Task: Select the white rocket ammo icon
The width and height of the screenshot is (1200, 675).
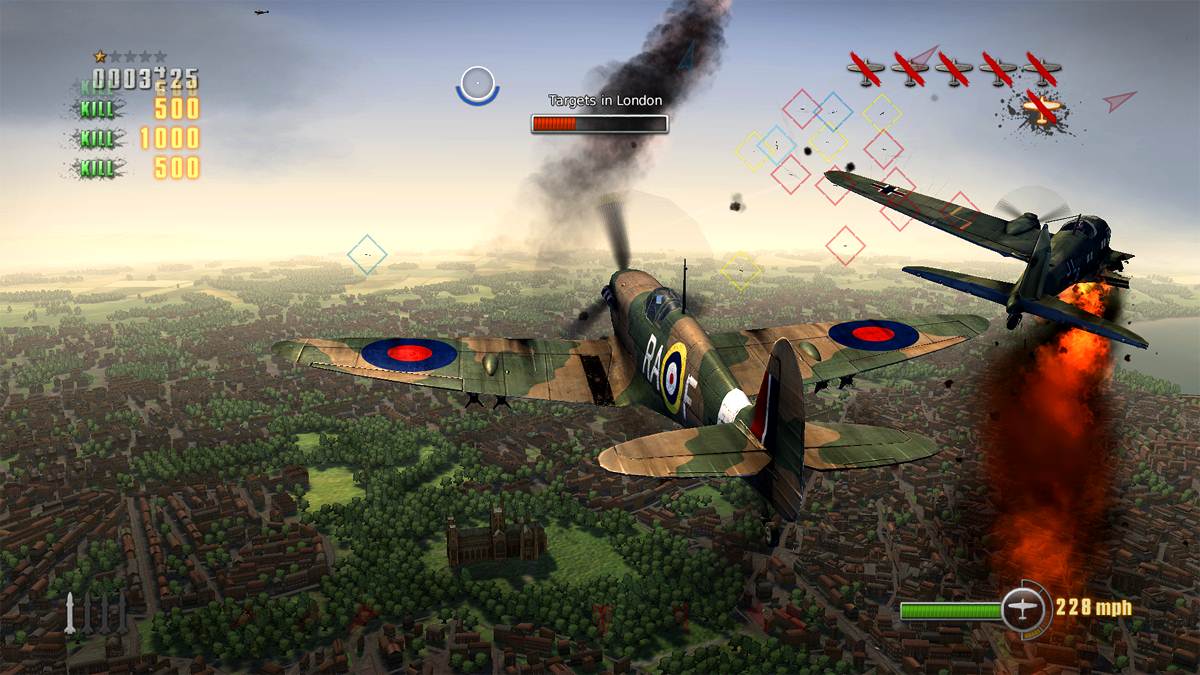Action: pos(70,613)
